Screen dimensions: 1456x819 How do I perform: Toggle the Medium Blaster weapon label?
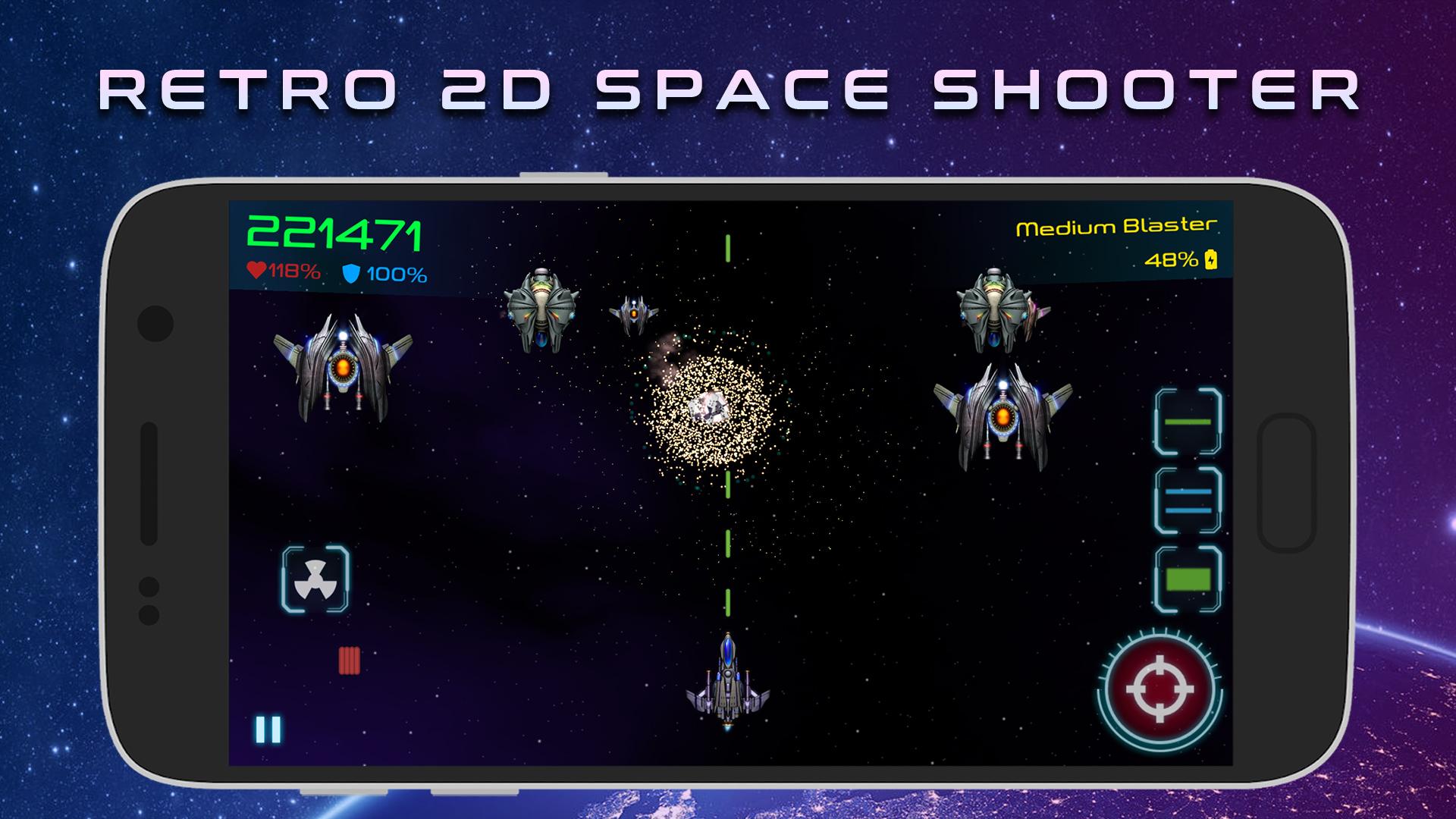(1116, 226)
